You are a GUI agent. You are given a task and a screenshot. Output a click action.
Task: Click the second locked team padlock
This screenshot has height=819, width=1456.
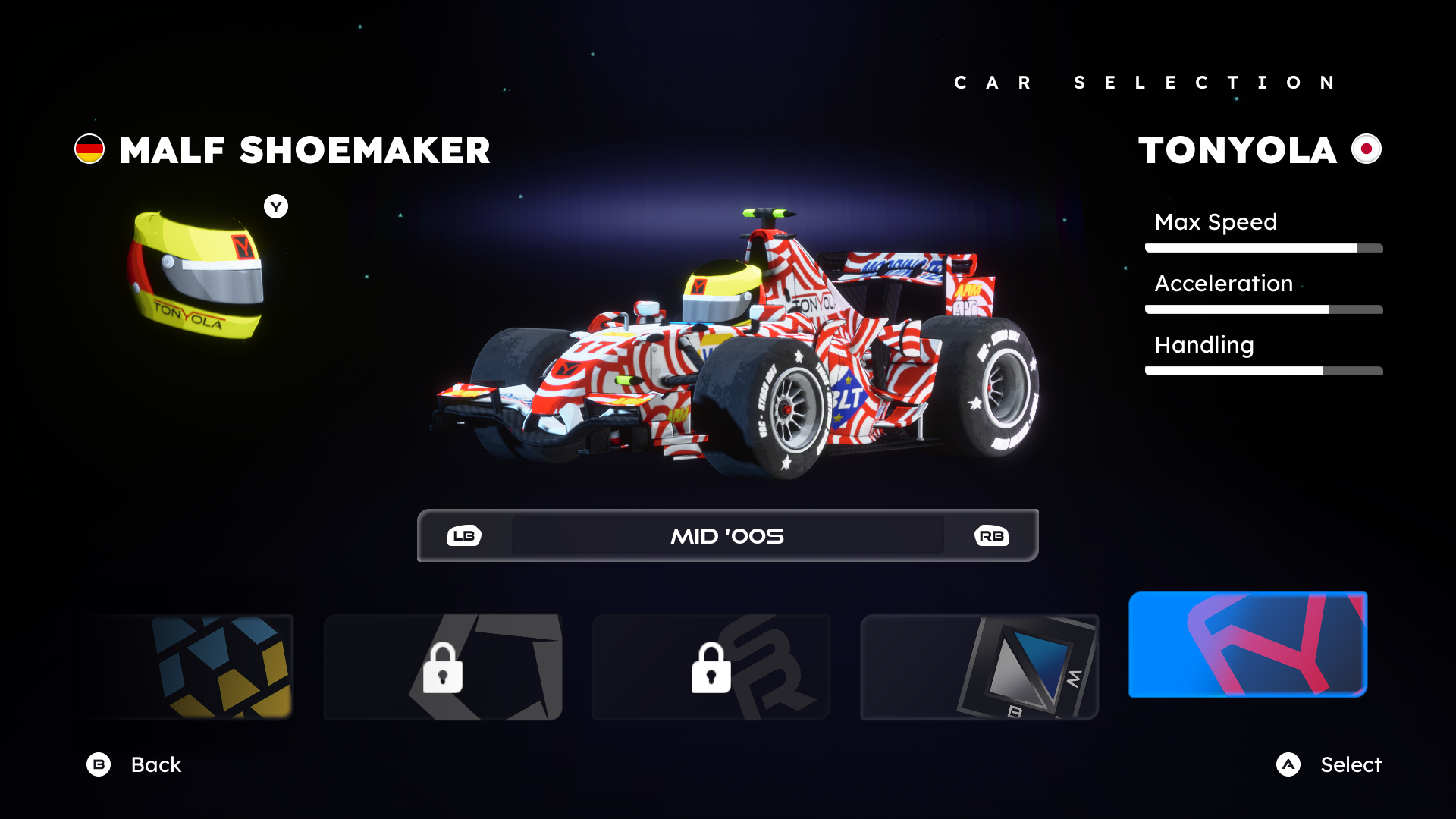[710, 667]
